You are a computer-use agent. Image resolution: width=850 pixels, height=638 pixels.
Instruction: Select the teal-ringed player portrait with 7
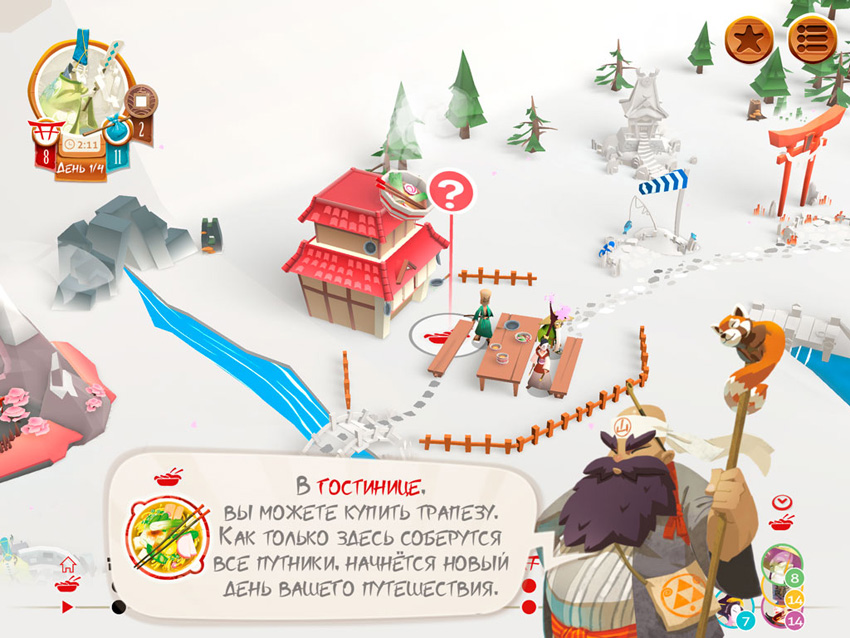[735, 612]
